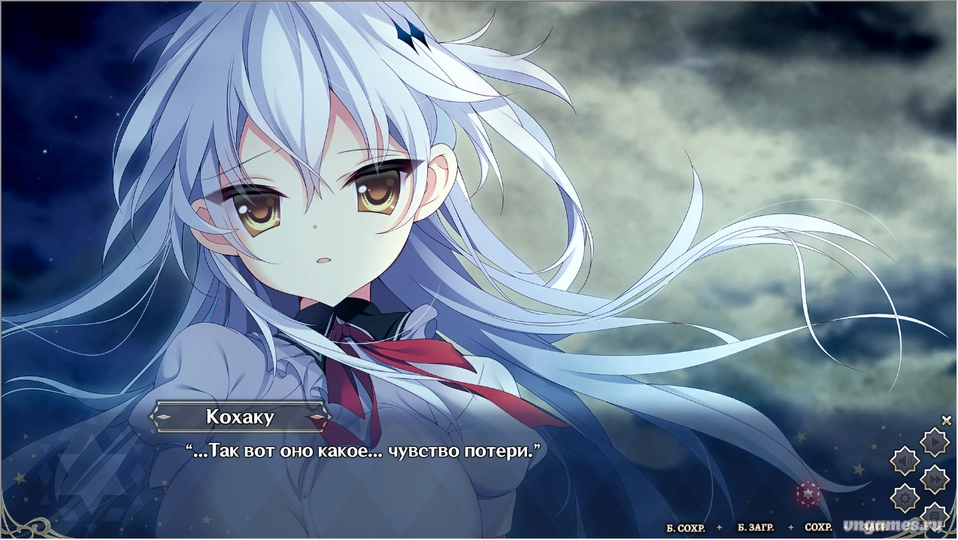The height and width of the screenshot is (540, 958).
Task: Open settings with the gear icon
Action: click(x=905, y=496)
